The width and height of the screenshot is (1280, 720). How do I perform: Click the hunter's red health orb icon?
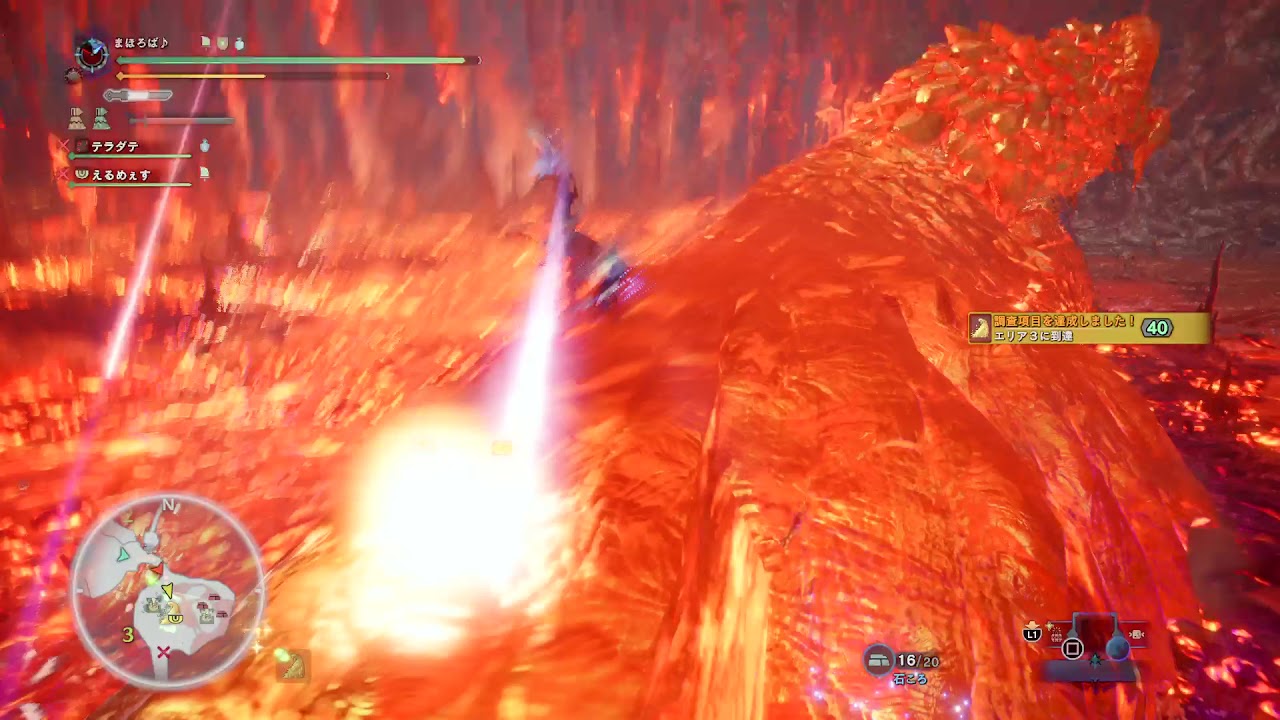(x=92, y=57)
